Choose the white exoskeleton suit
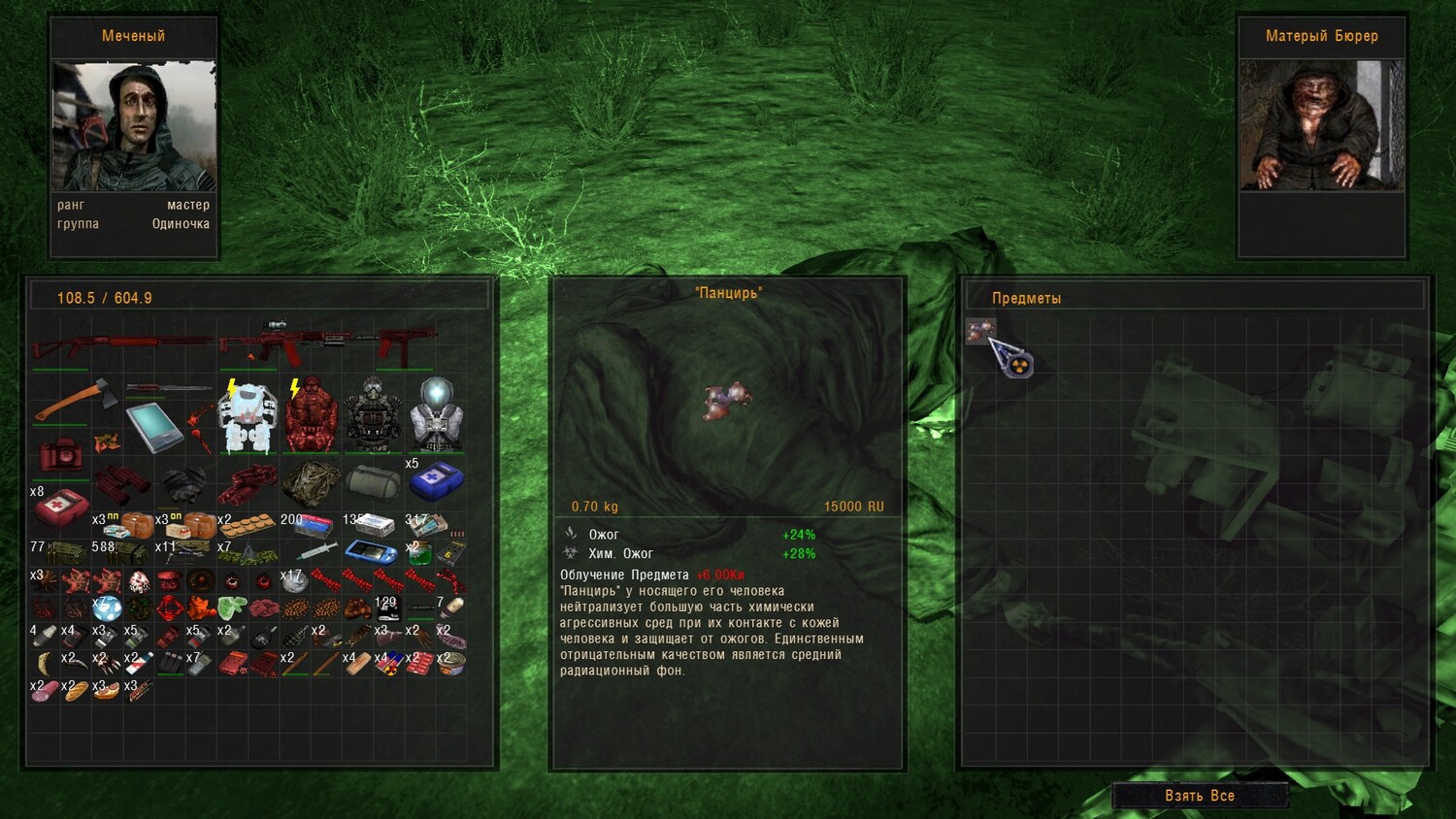Image resolution: width=1456 pixels, height=819 pixels. click(x=248, y=417)
